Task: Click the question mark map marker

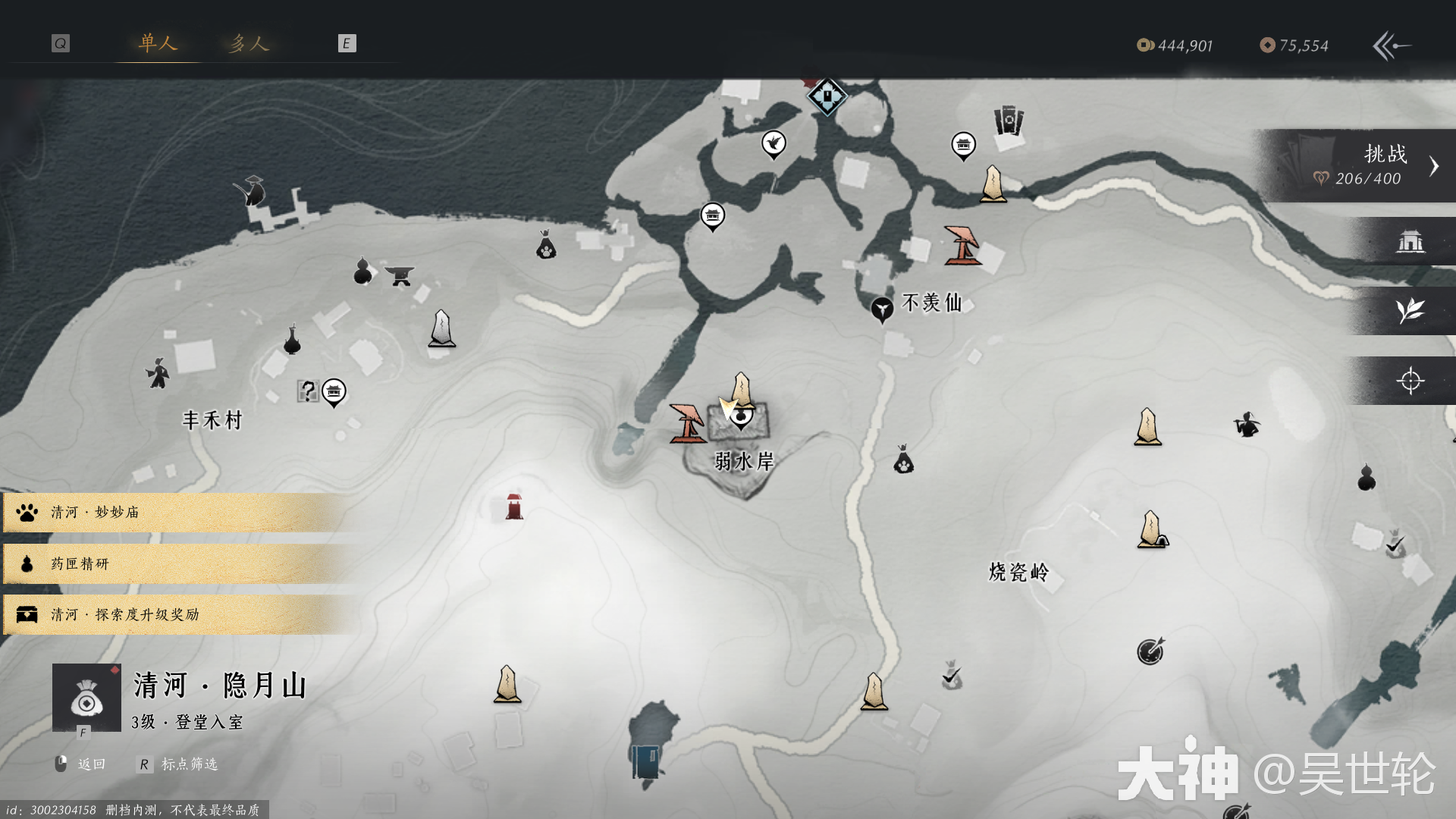Action: click(307, 391)
